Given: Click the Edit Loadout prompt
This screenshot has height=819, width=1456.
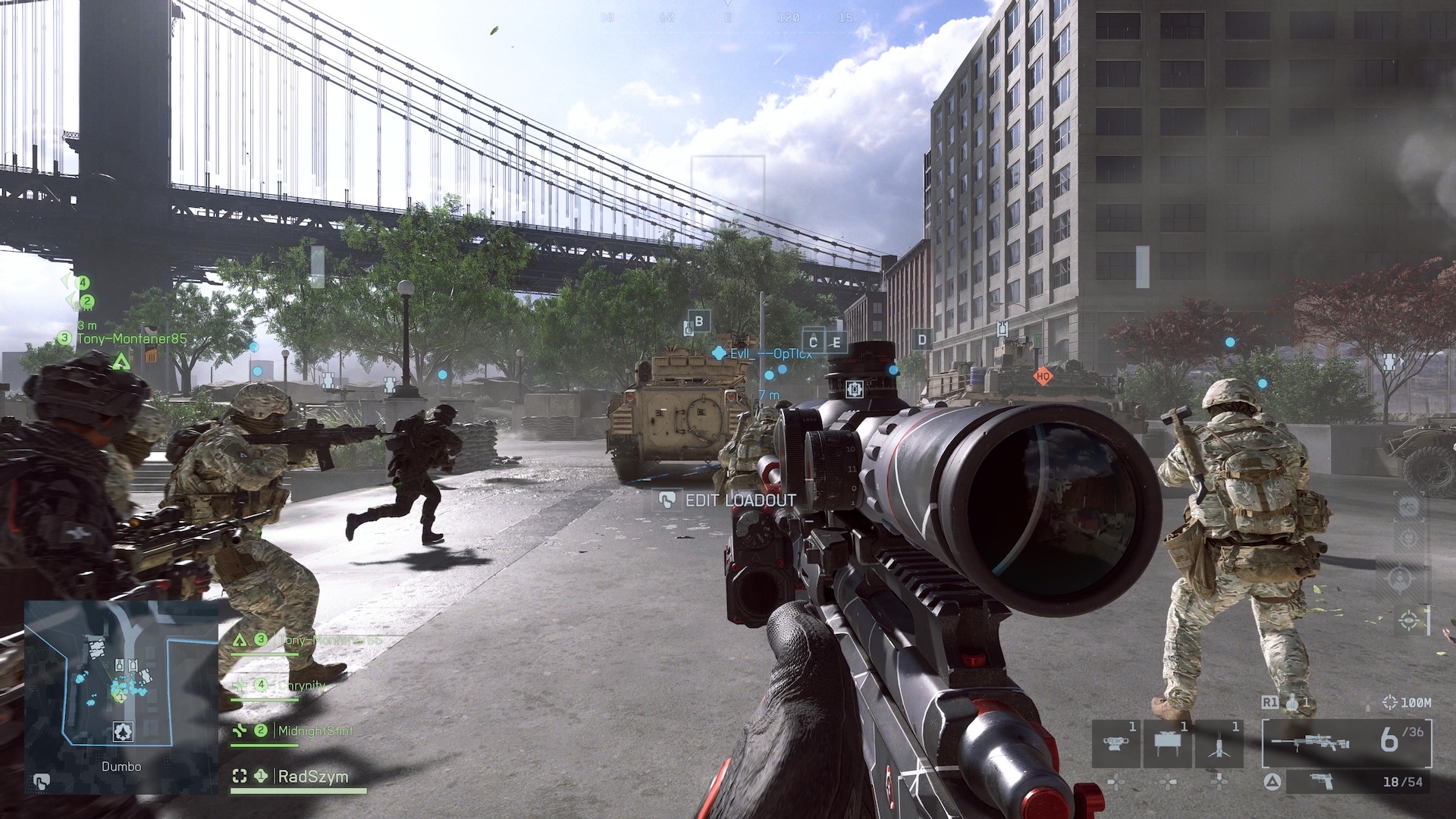Looking at the screenshot, I should (x=730, y=500).
